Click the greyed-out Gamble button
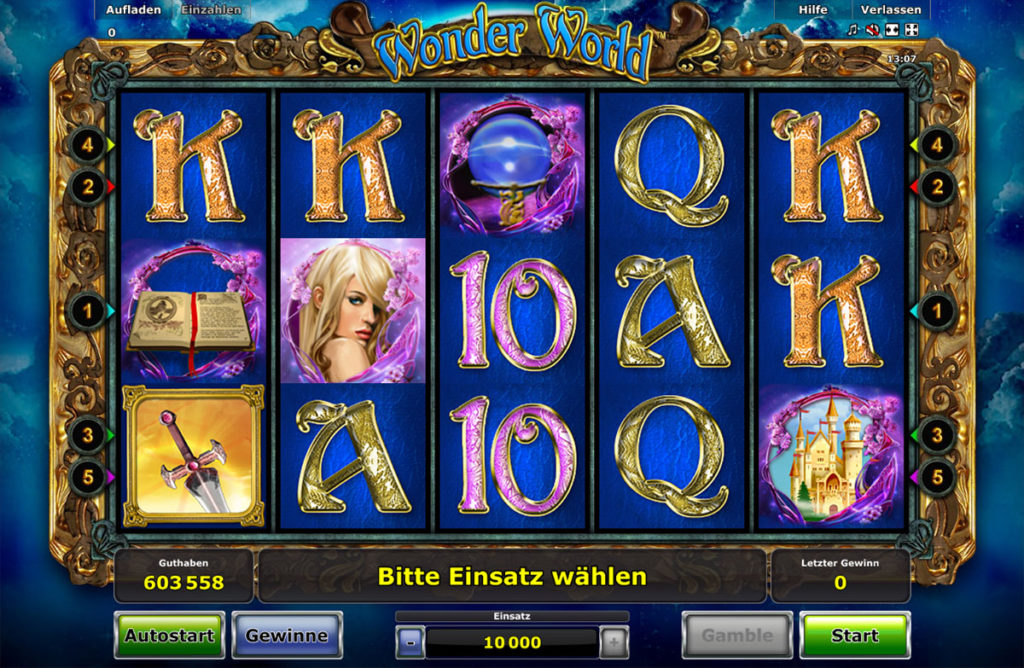Image resolution: width=1024 pixels, height=668 pixels. click(x=737, y=635)
